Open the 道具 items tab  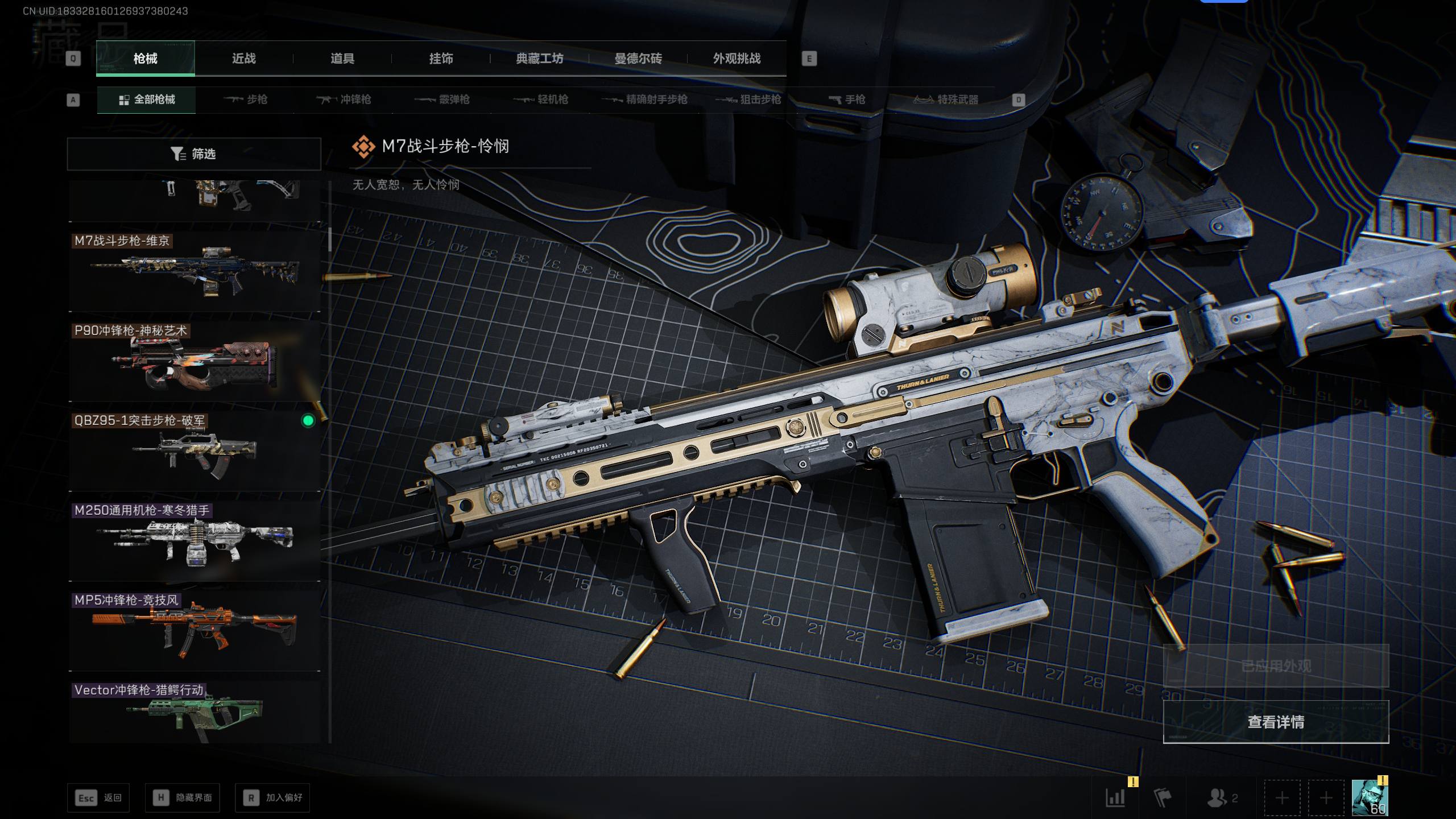(342, 59)
